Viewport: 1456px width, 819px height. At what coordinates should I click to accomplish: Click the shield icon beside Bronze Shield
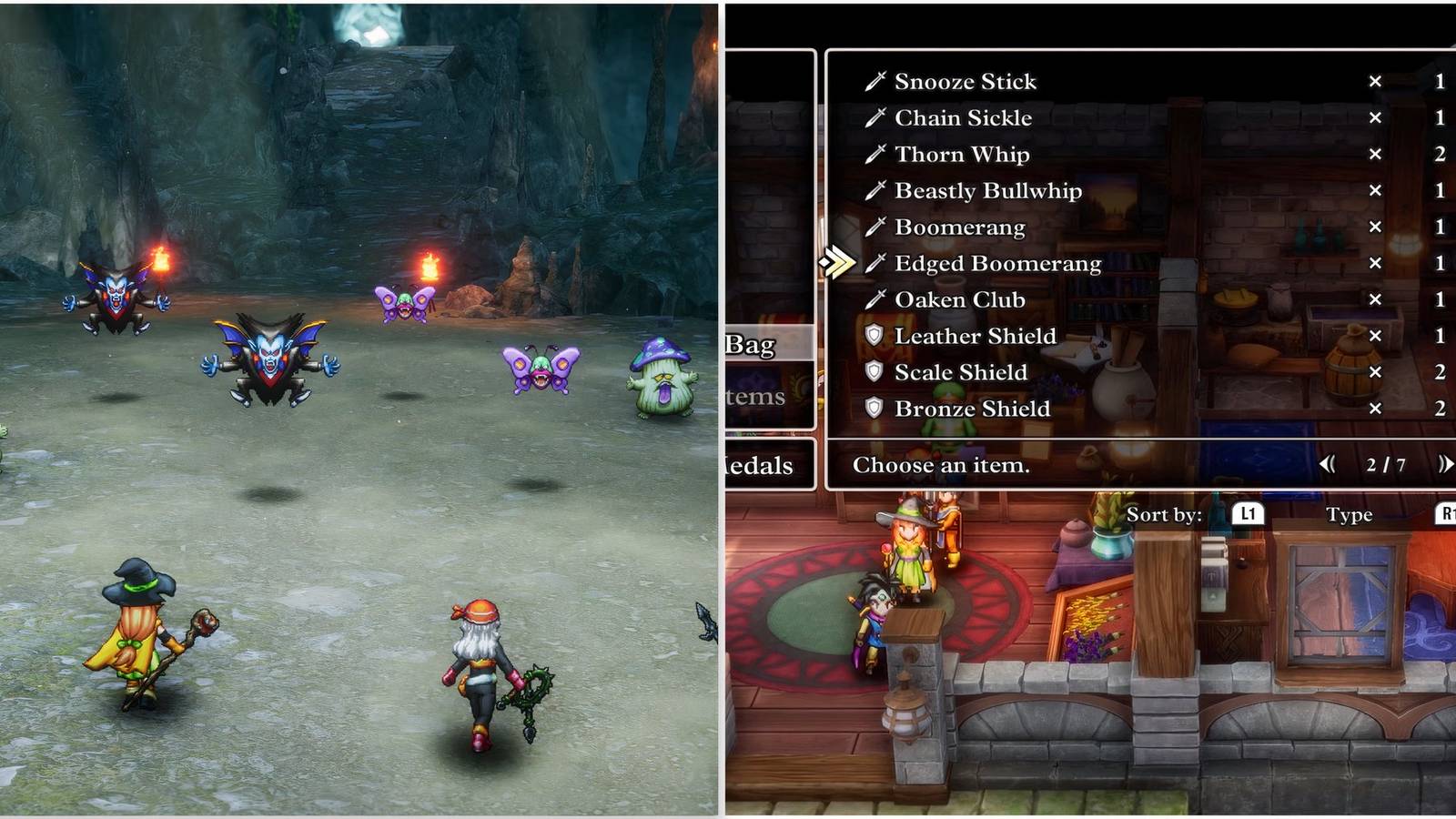click(873, 409)
